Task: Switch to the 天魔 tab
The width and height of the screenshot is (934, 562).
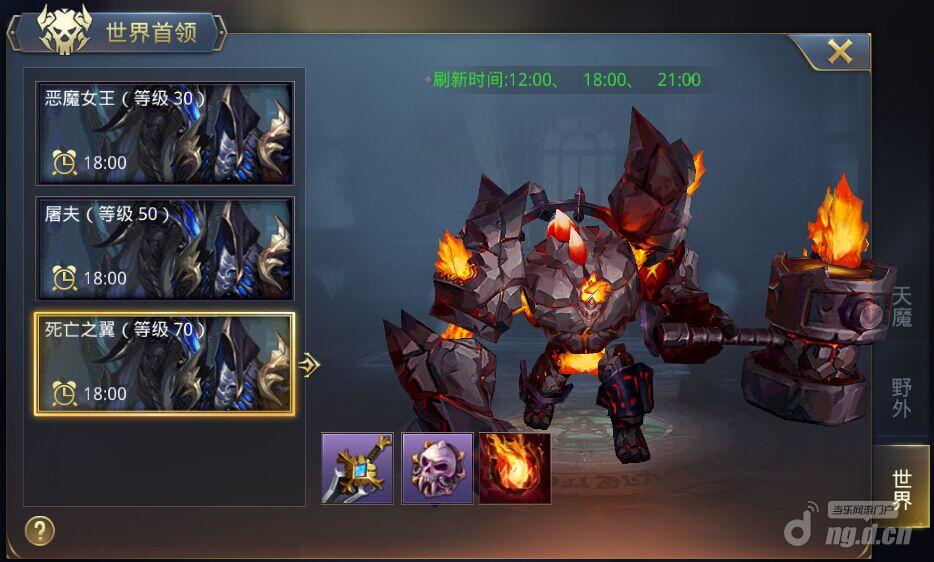Action: click(901, 307)
